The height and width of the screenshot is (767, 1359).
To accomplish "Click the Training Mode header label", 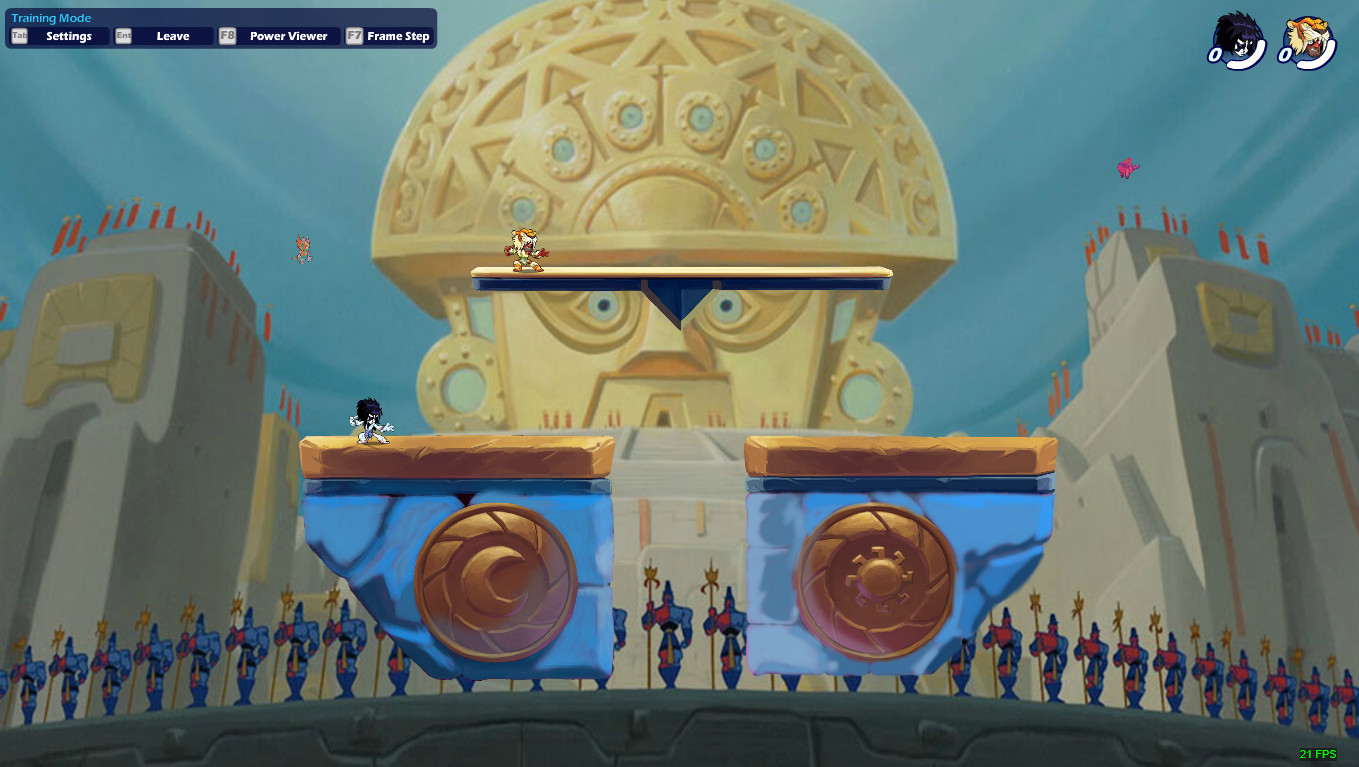I will (50, 17).
